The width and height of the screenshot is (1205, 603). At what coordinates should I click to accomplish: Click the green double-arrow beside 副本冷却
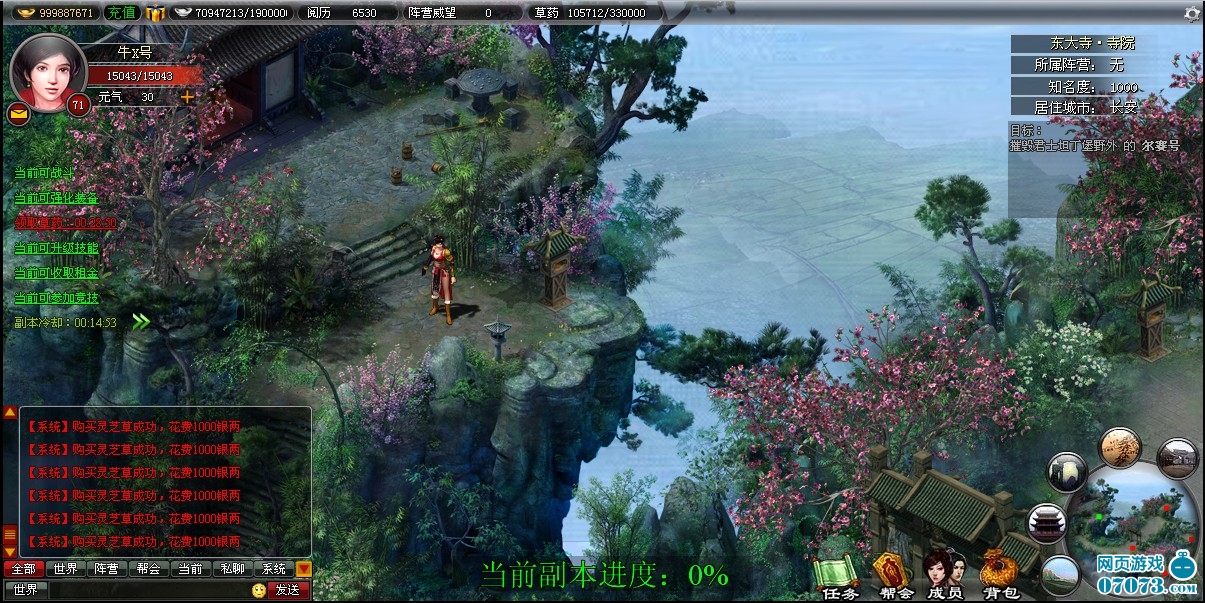coord(141,322)
